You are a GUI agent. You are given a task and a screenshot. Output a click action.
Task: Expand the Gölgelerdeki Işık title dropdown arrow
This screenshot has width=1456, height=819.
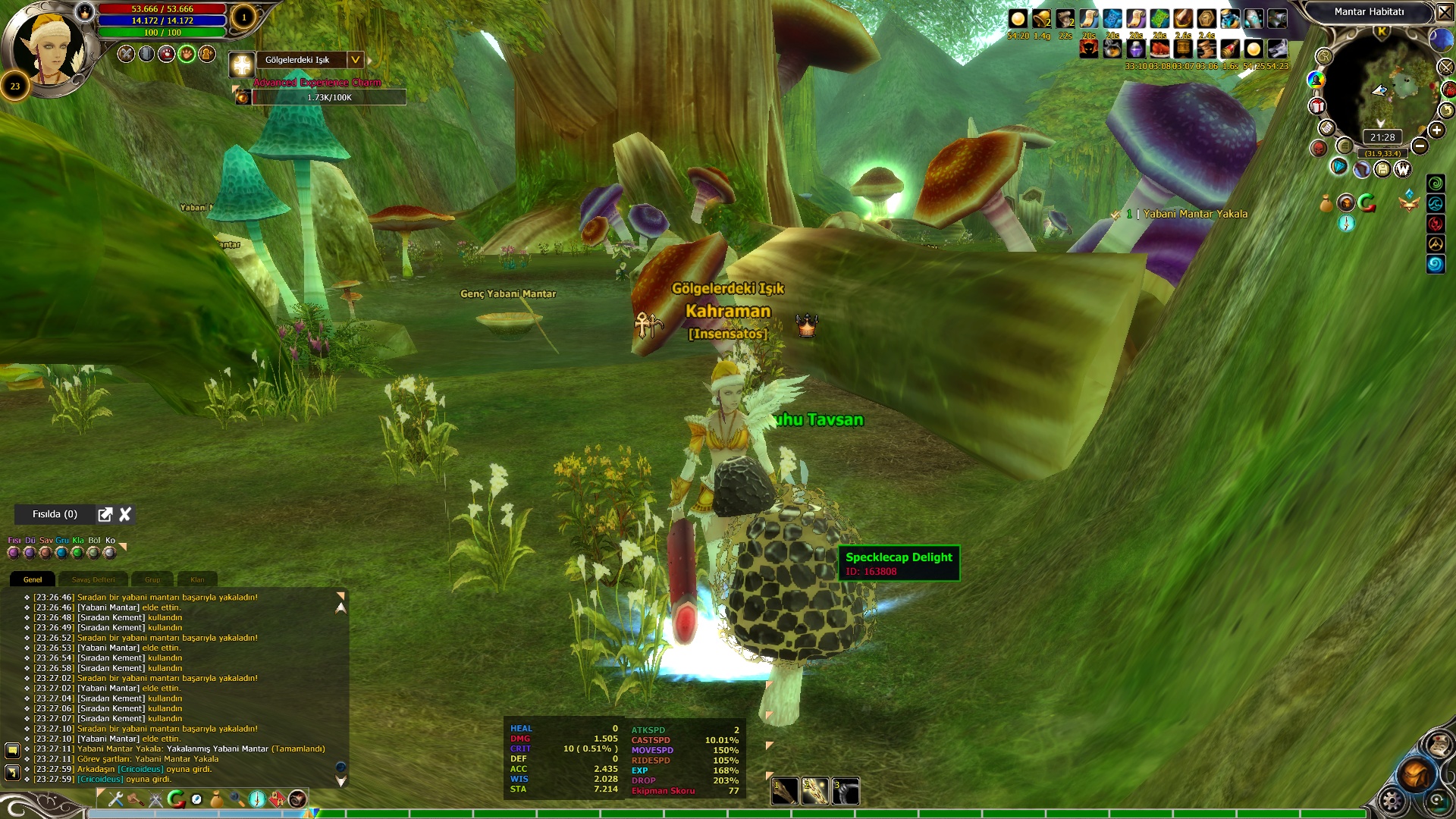(355, 60)
